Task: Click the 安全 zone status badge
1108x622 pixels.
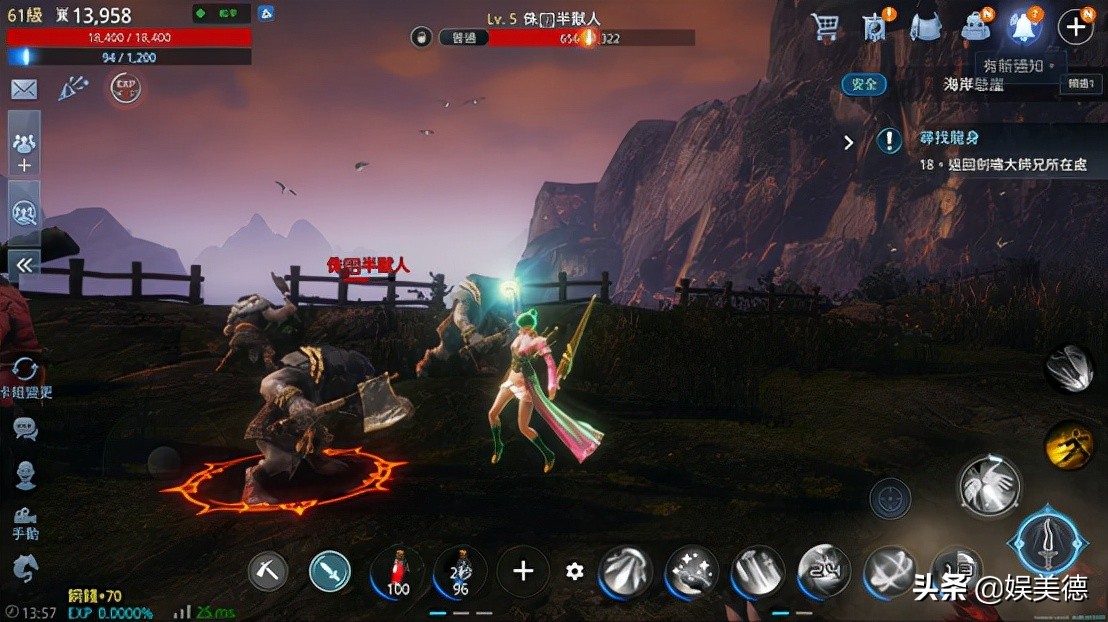Action: (864, 85)
